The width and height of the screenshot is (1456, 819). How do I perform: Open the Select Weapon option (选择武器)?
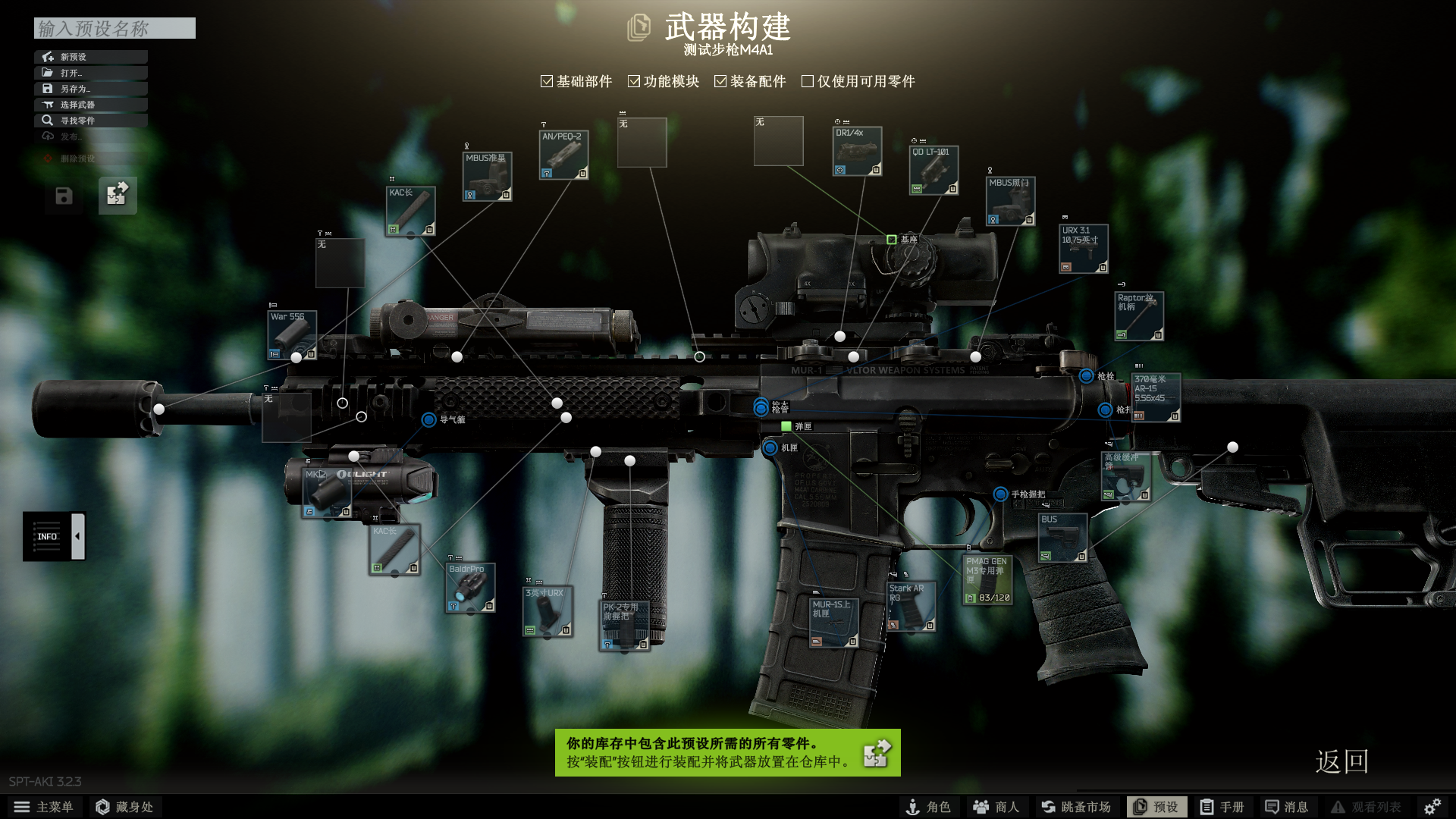pos(90,105)
